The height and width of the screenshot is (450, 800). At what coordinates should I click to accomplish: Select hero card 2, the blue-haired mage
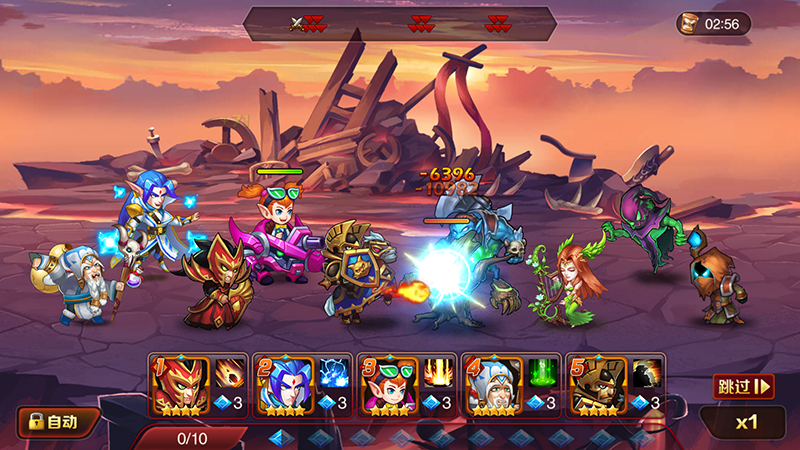tap(282, 384)
